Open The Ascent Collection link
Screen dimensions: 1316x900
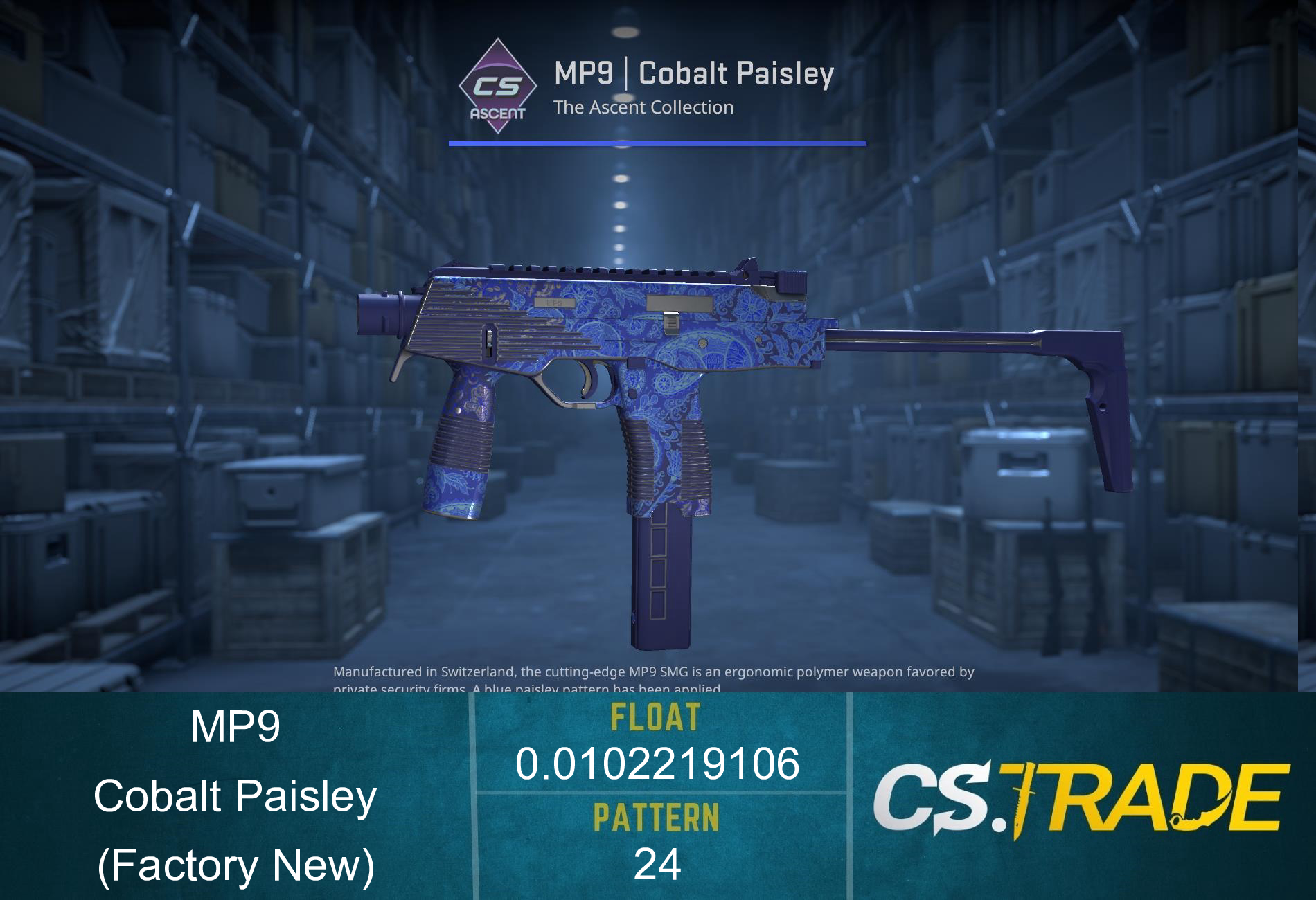(644, 107)
